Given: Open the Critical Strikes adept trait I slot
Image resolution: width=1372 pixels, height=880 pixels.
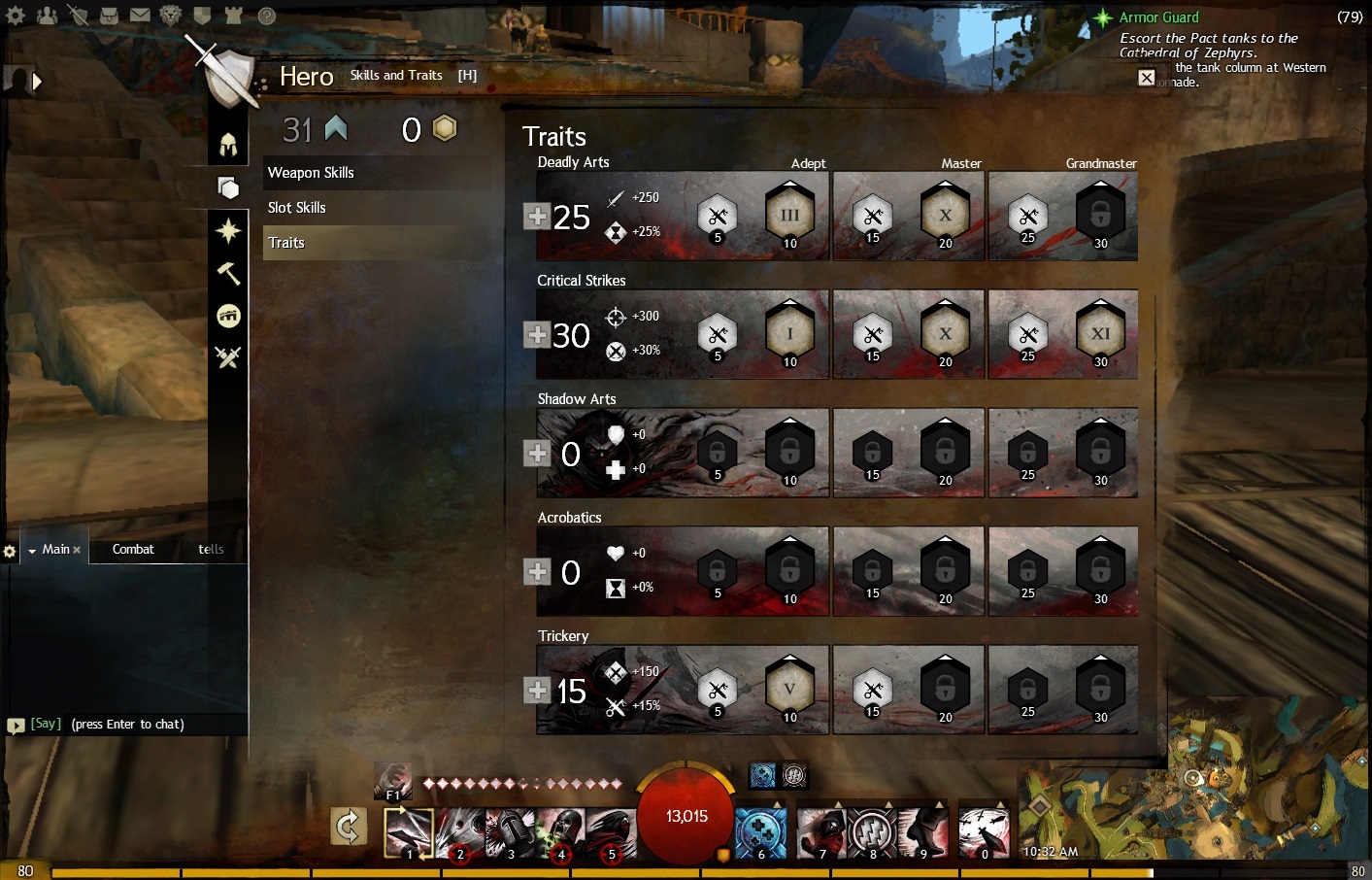Looking at the screenshot, I should coord(789,333).
